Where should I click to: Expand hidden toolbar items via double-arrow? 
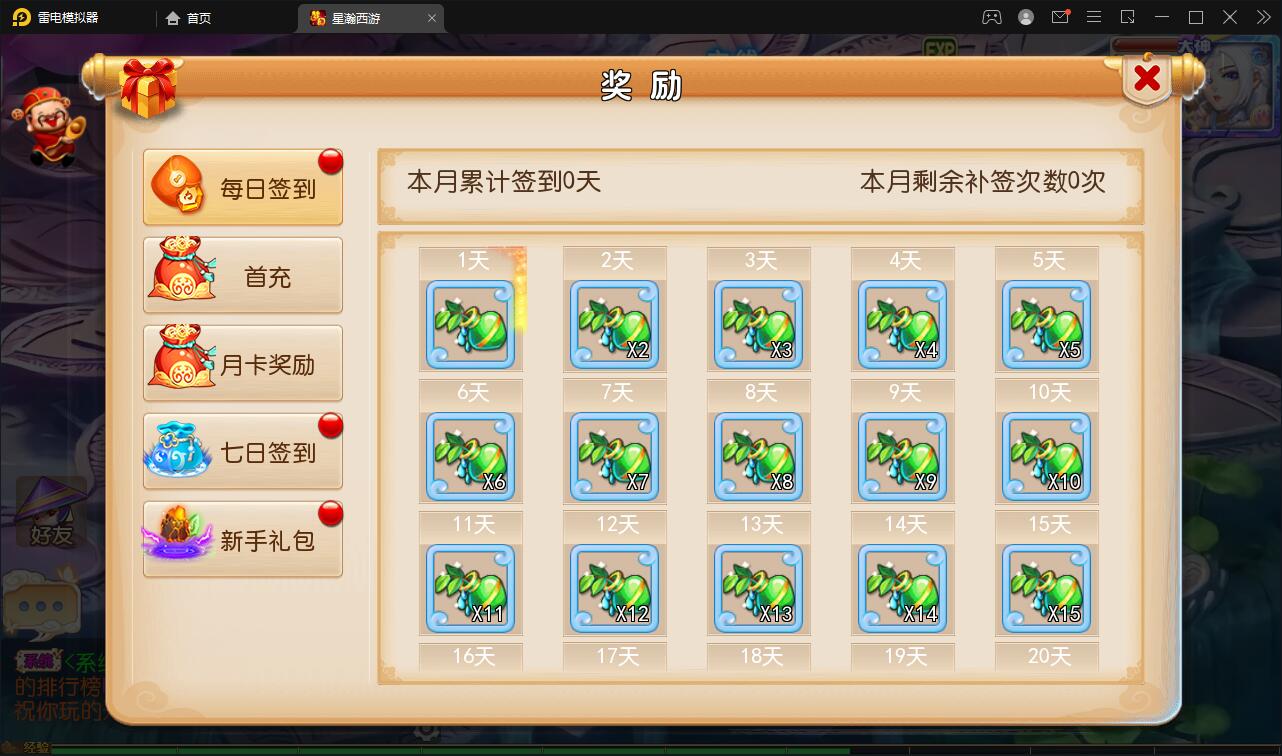[x=1264, y=17]
